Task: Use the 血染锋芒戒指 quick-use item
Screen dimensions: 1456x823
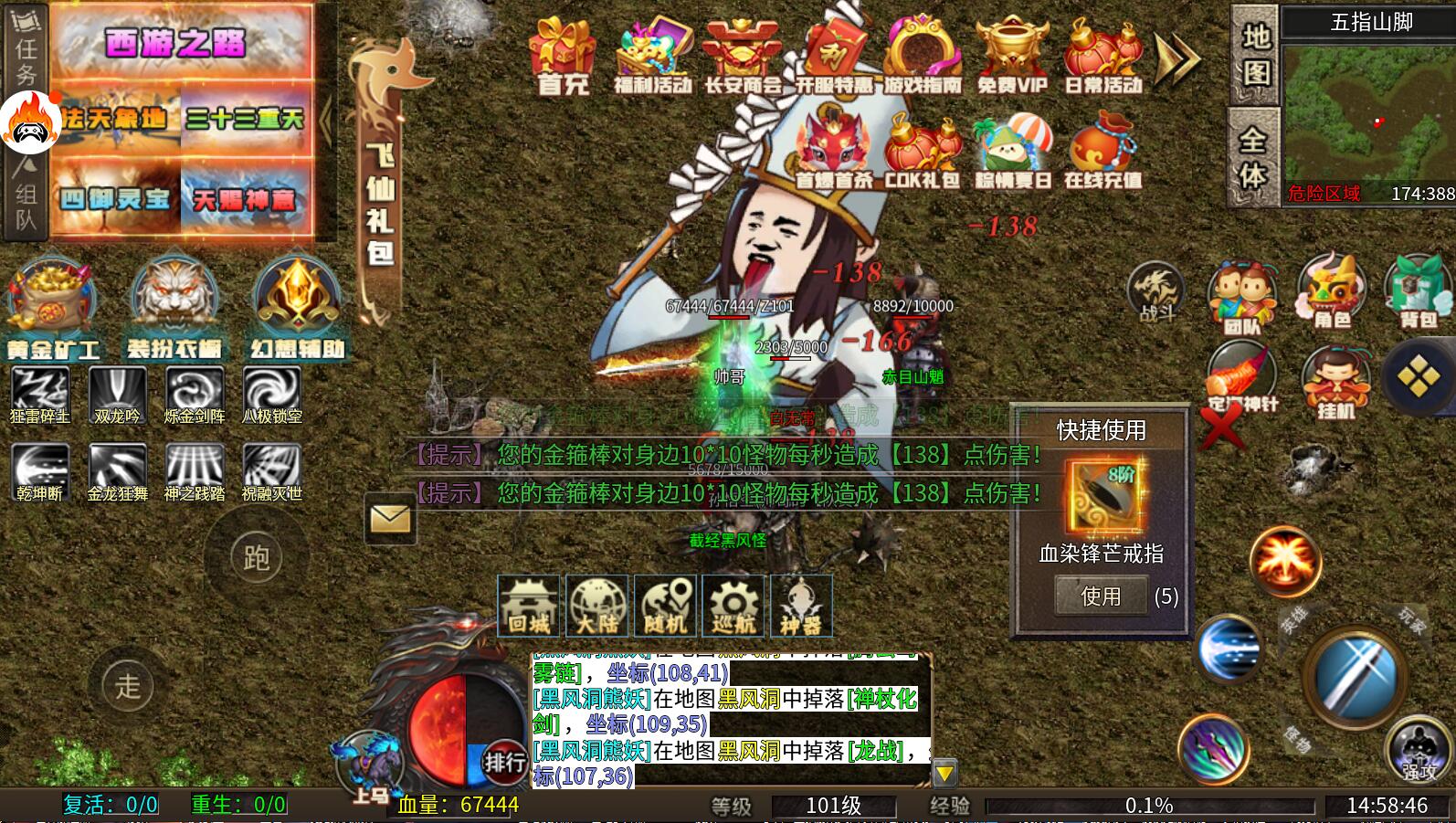Action: tap(1100, 596)
